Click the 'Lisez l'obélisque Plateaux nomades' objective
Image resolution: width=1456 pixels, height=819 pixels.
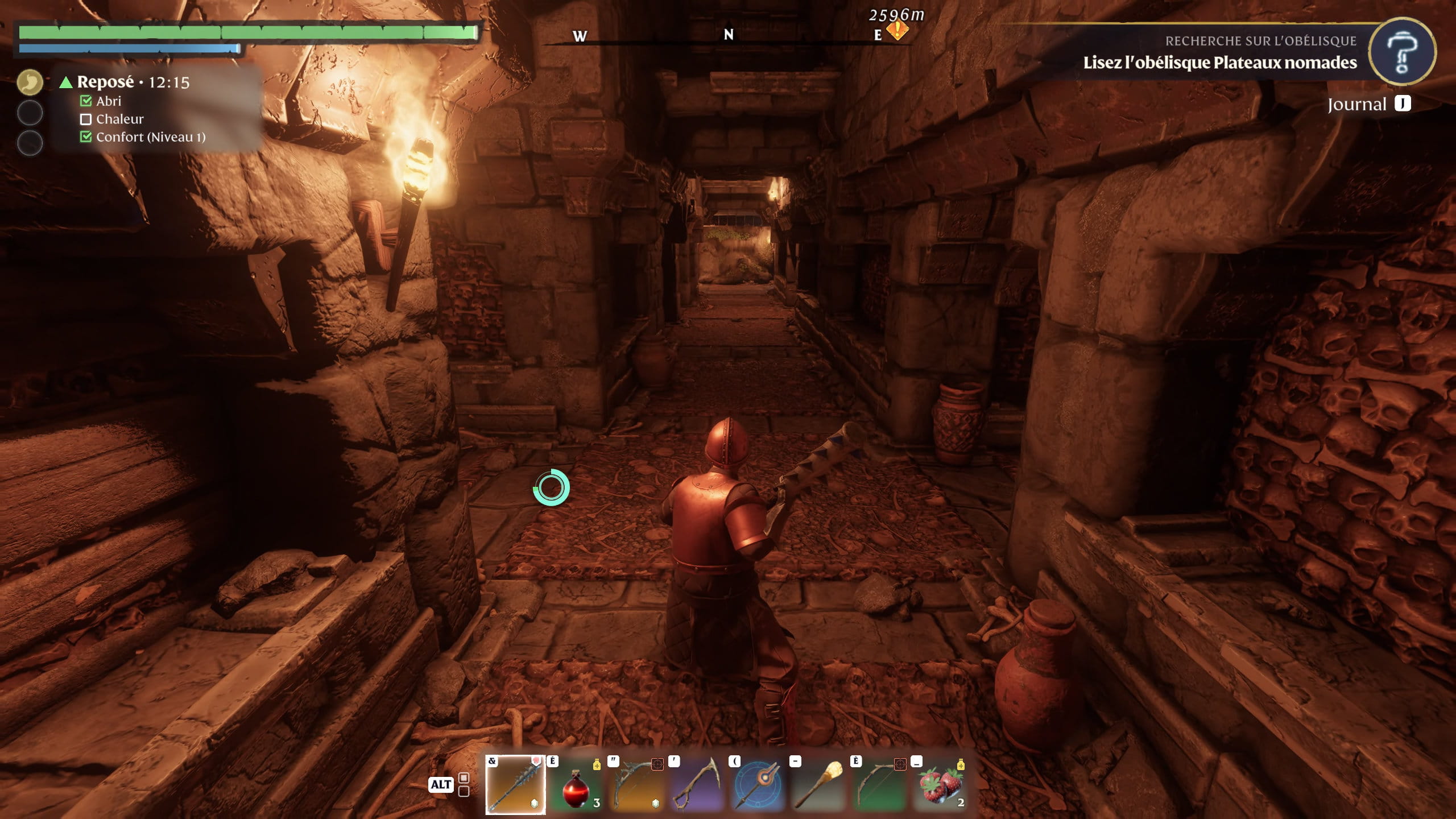(x=1219, y=63)
